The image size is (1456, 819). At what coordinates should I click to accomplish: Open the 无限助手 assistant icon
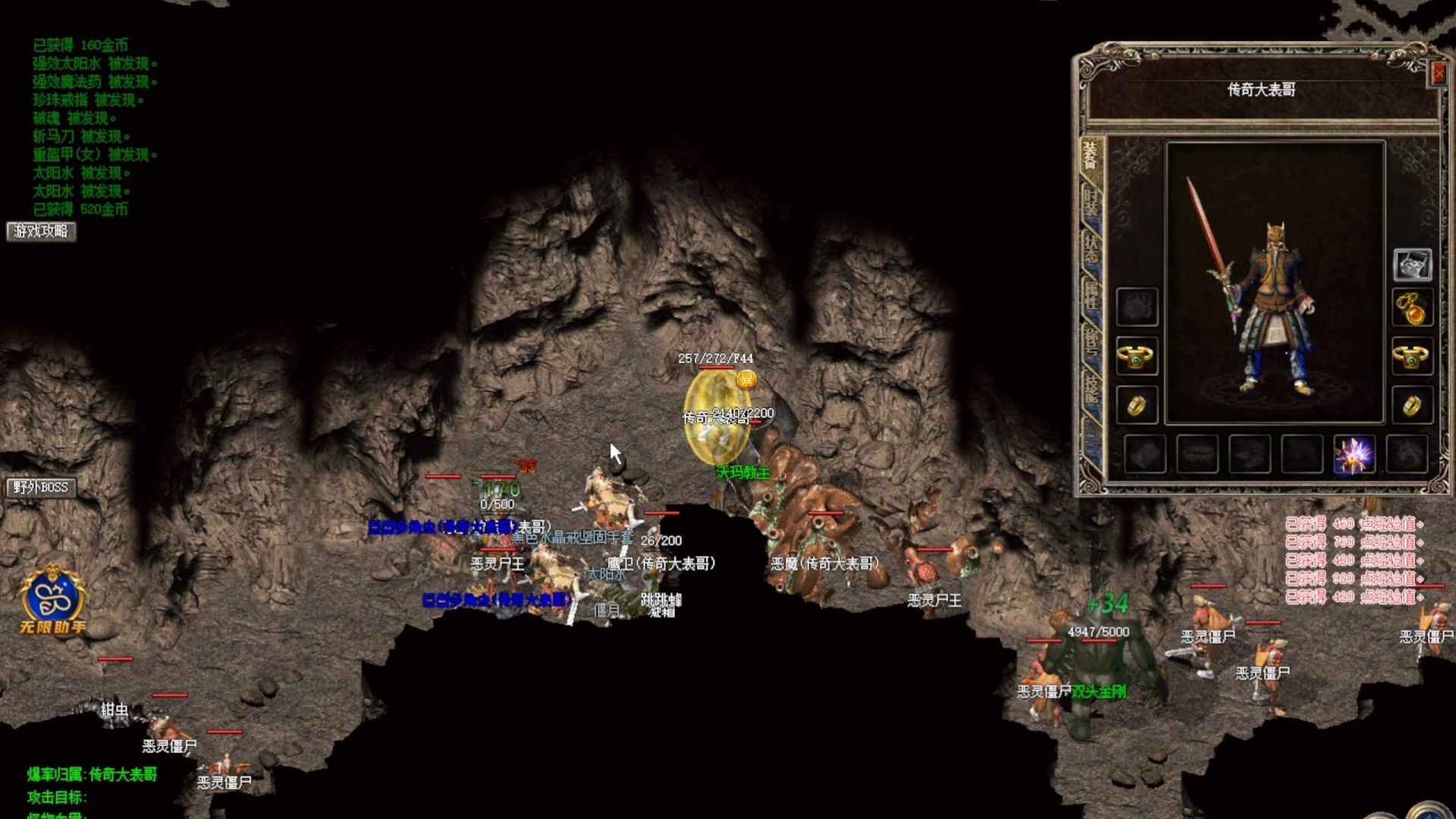[x=52, y=599]
